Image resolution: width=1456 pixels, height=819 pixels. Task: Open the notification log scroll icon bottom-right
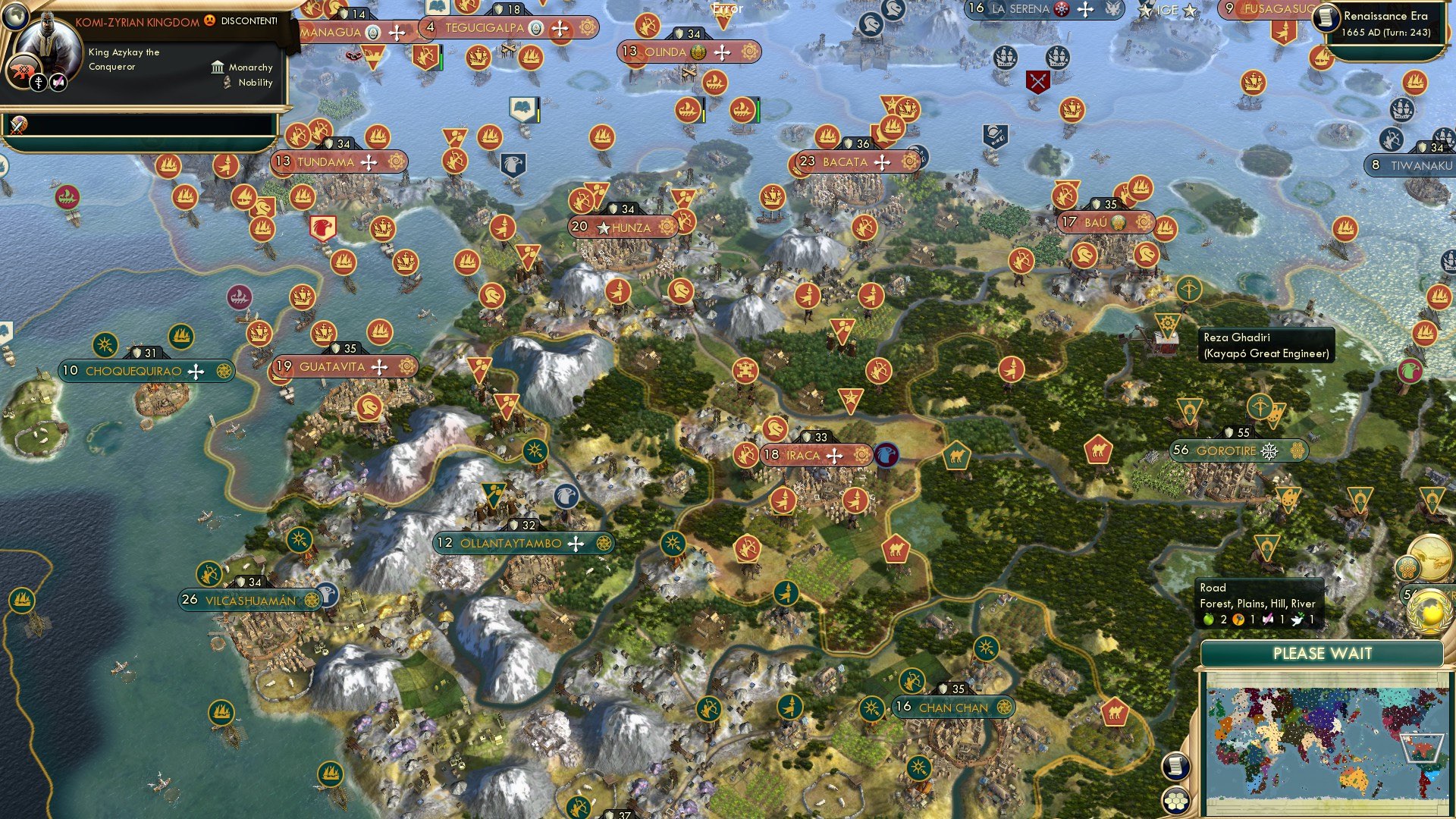tap(1175, 766)
